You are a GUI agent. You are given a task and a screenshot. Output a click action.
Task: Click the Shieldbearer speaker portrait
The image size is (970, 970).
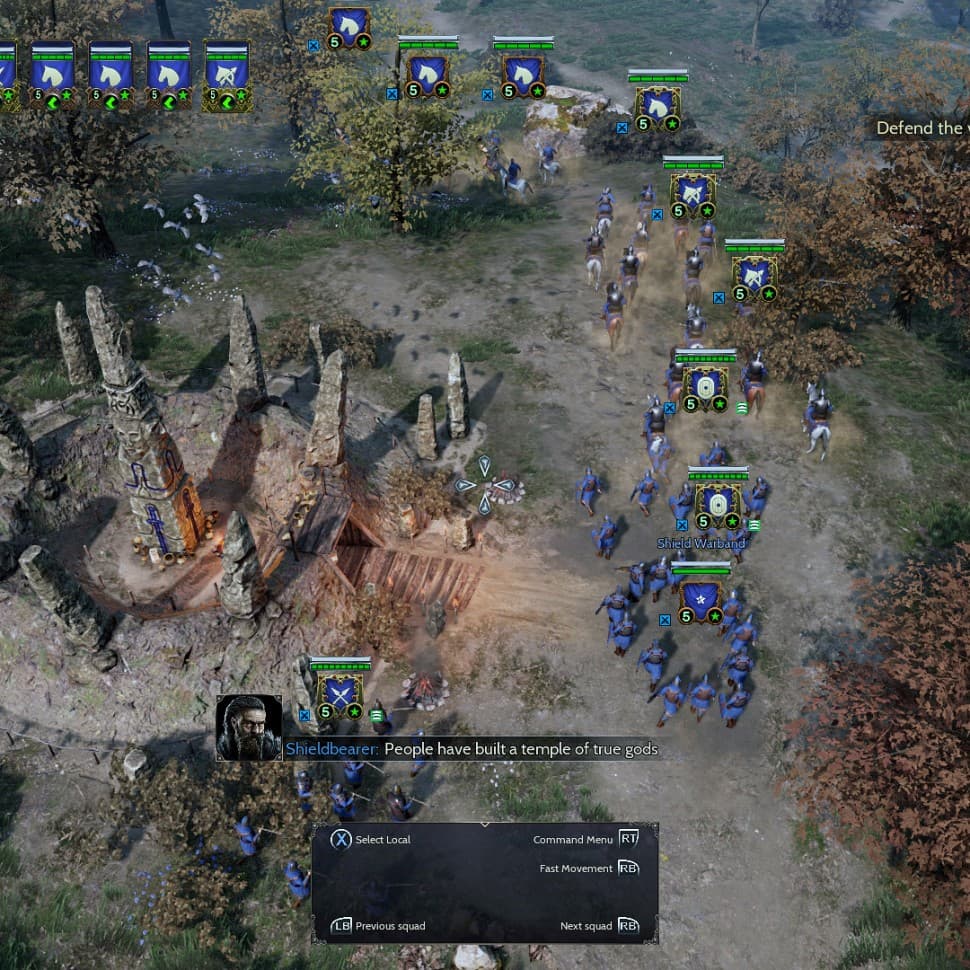coord(248,727)
